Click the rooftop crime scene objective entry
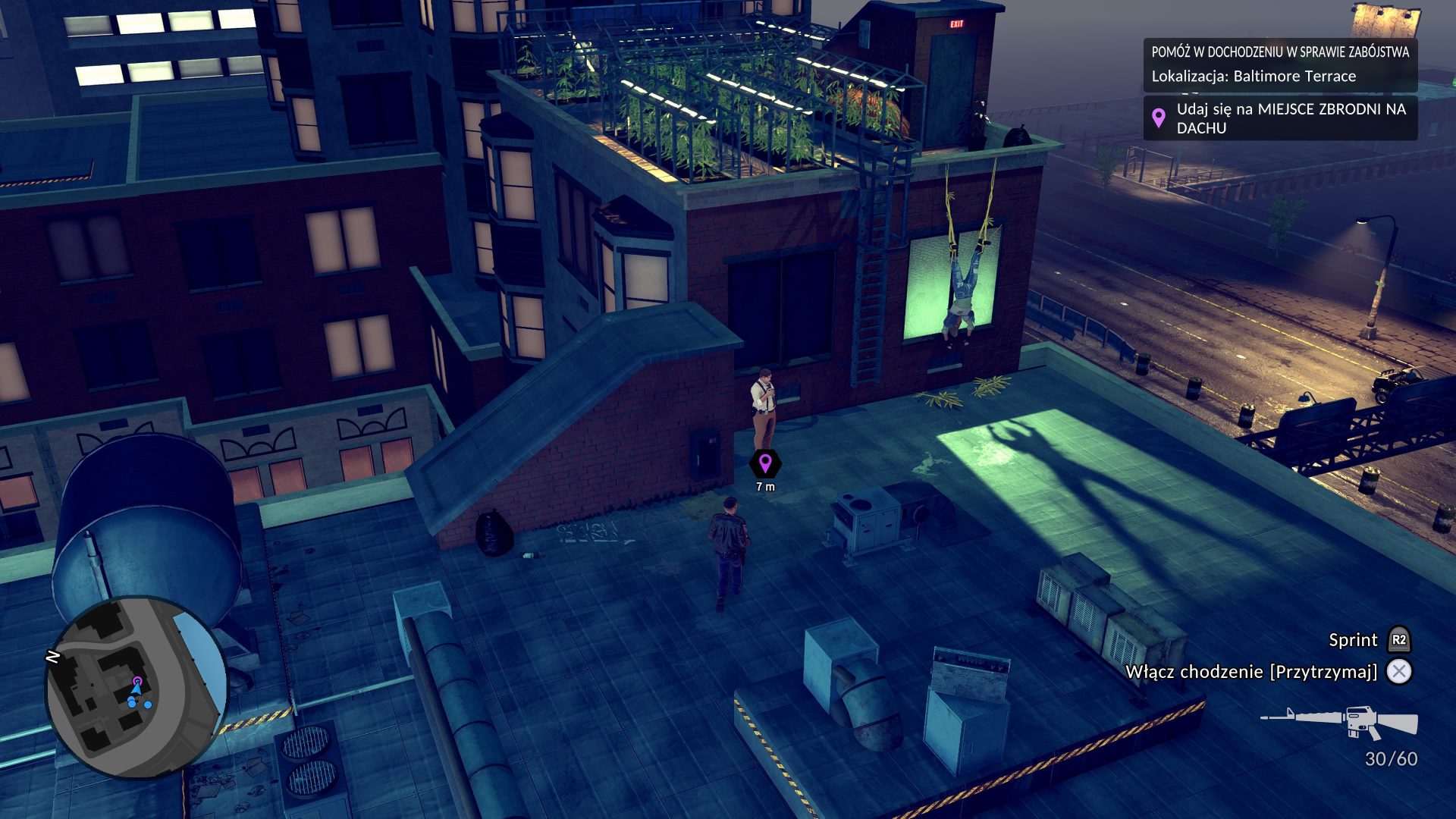 pyautogui.click(x=1279, y=118)
